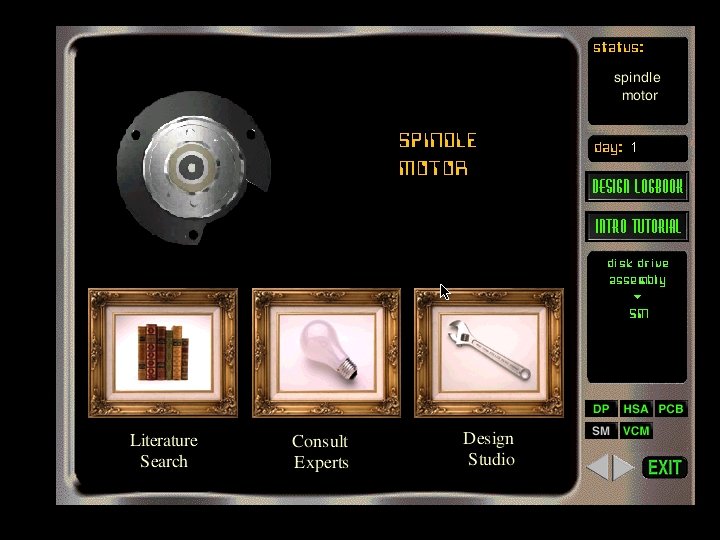The width and height of the screenshot is (720, 540).
Task: Show the PCB component tab
Action: 671,409
